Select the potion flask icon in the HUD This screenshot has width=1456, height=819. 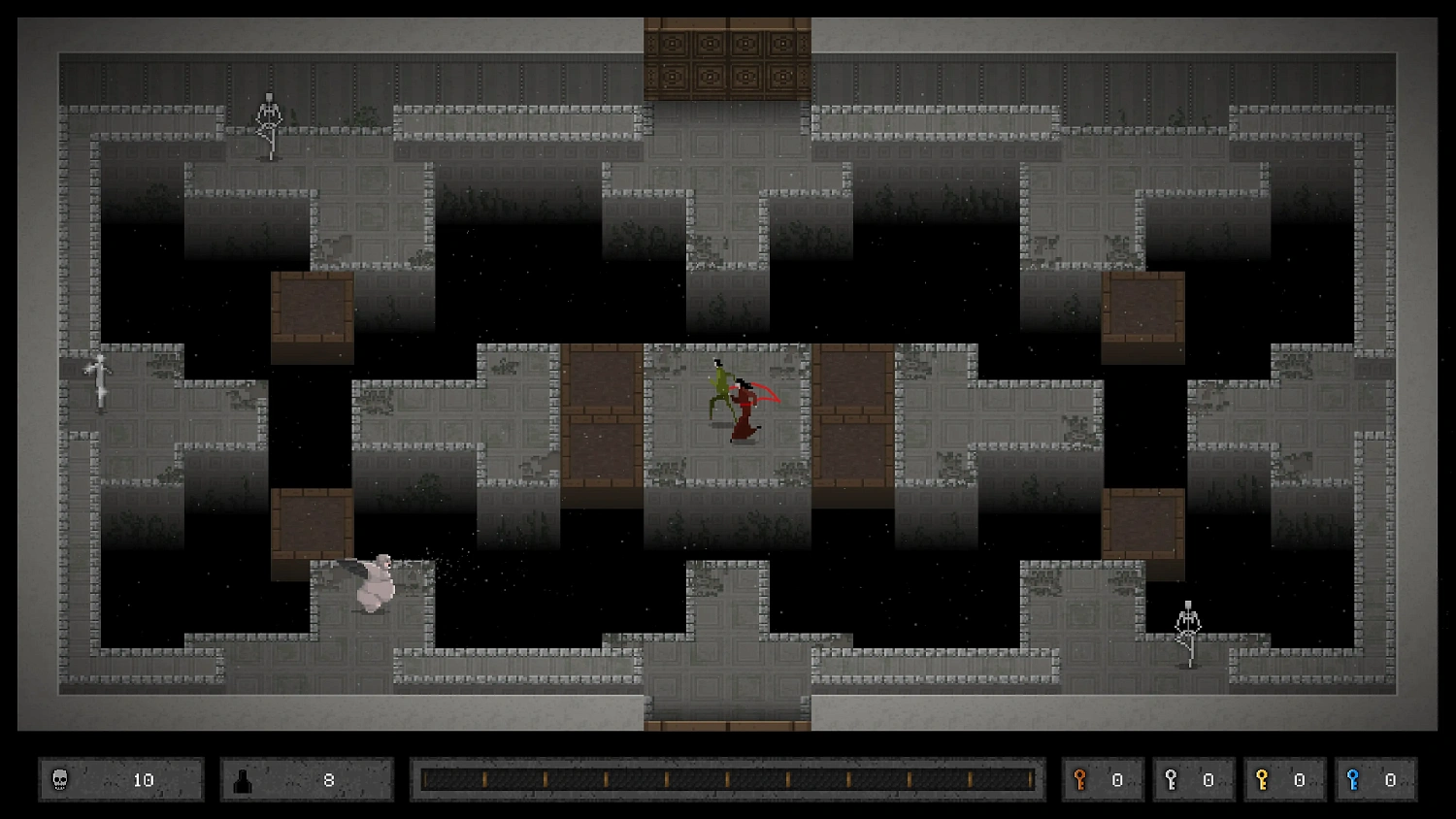tap(243, 779)
